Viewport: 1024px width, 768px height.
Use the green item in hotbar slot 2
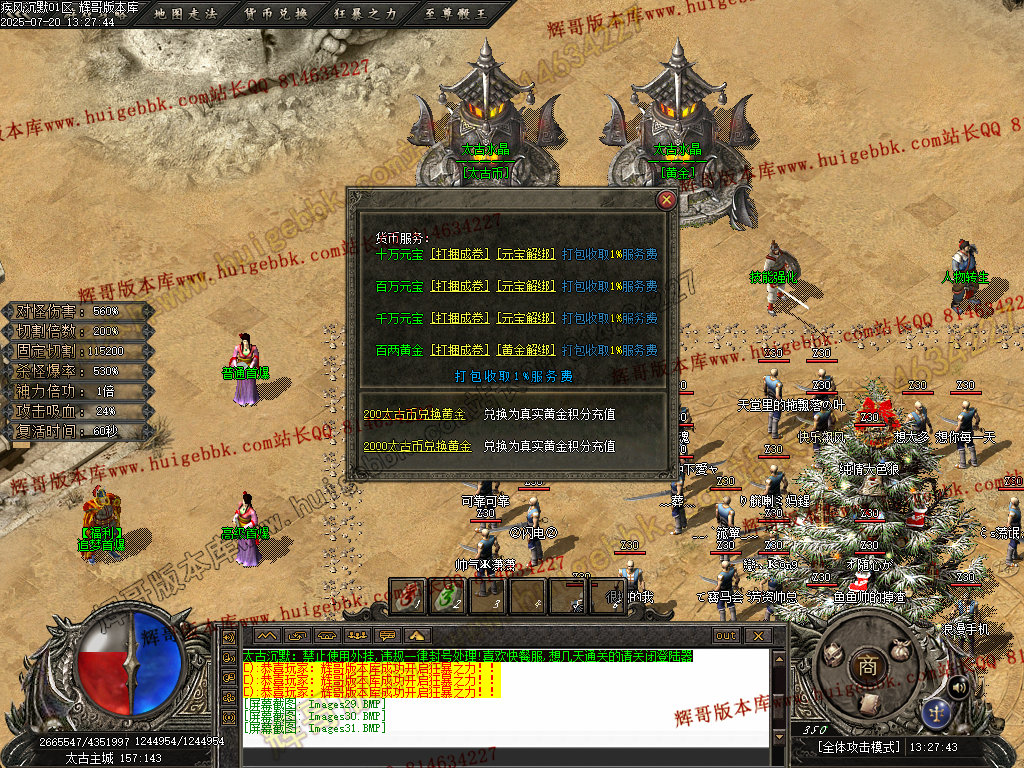[445, 597]
